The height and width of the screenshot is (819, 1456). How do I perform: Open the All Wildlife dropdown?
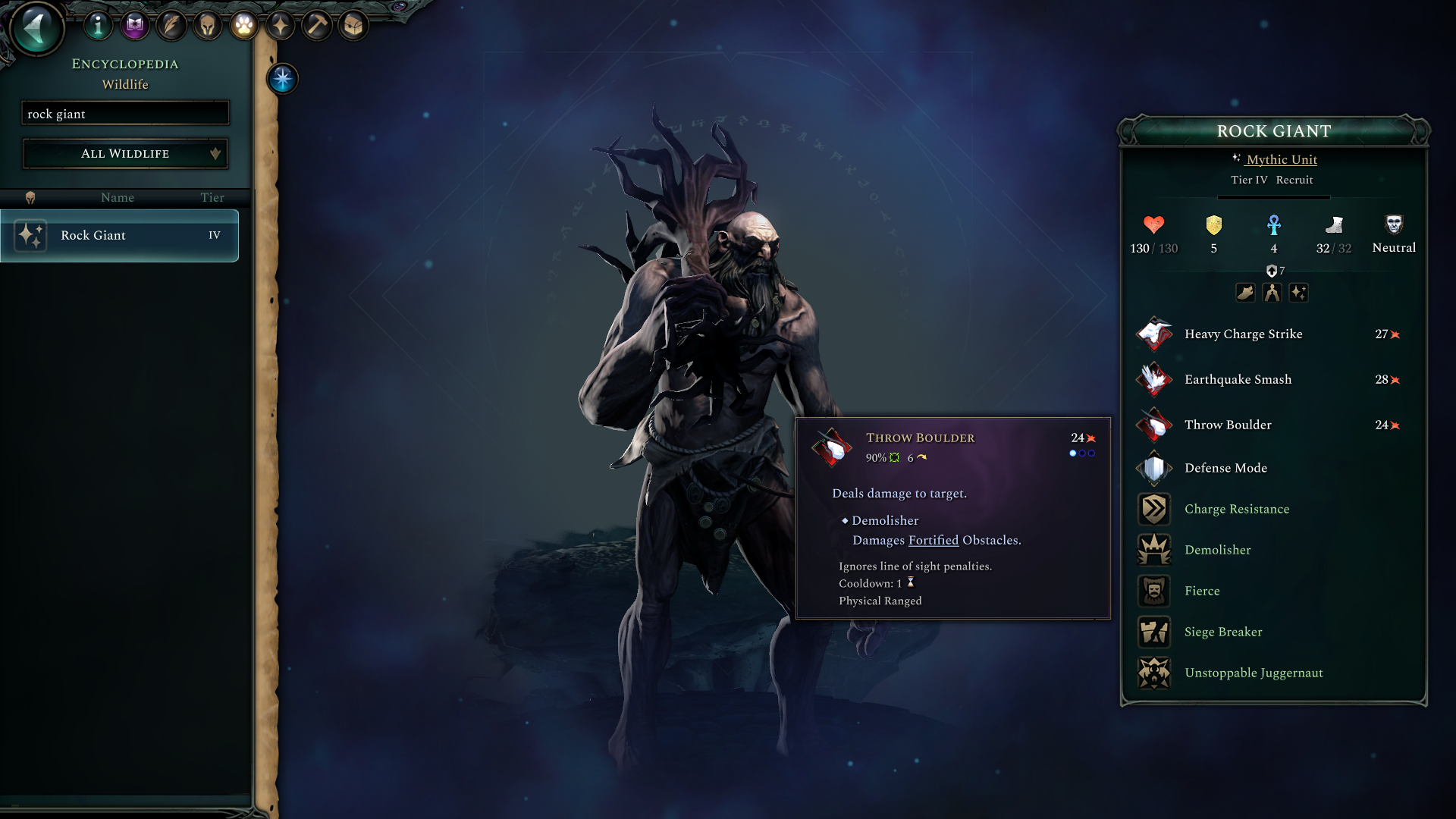point(125,153)
